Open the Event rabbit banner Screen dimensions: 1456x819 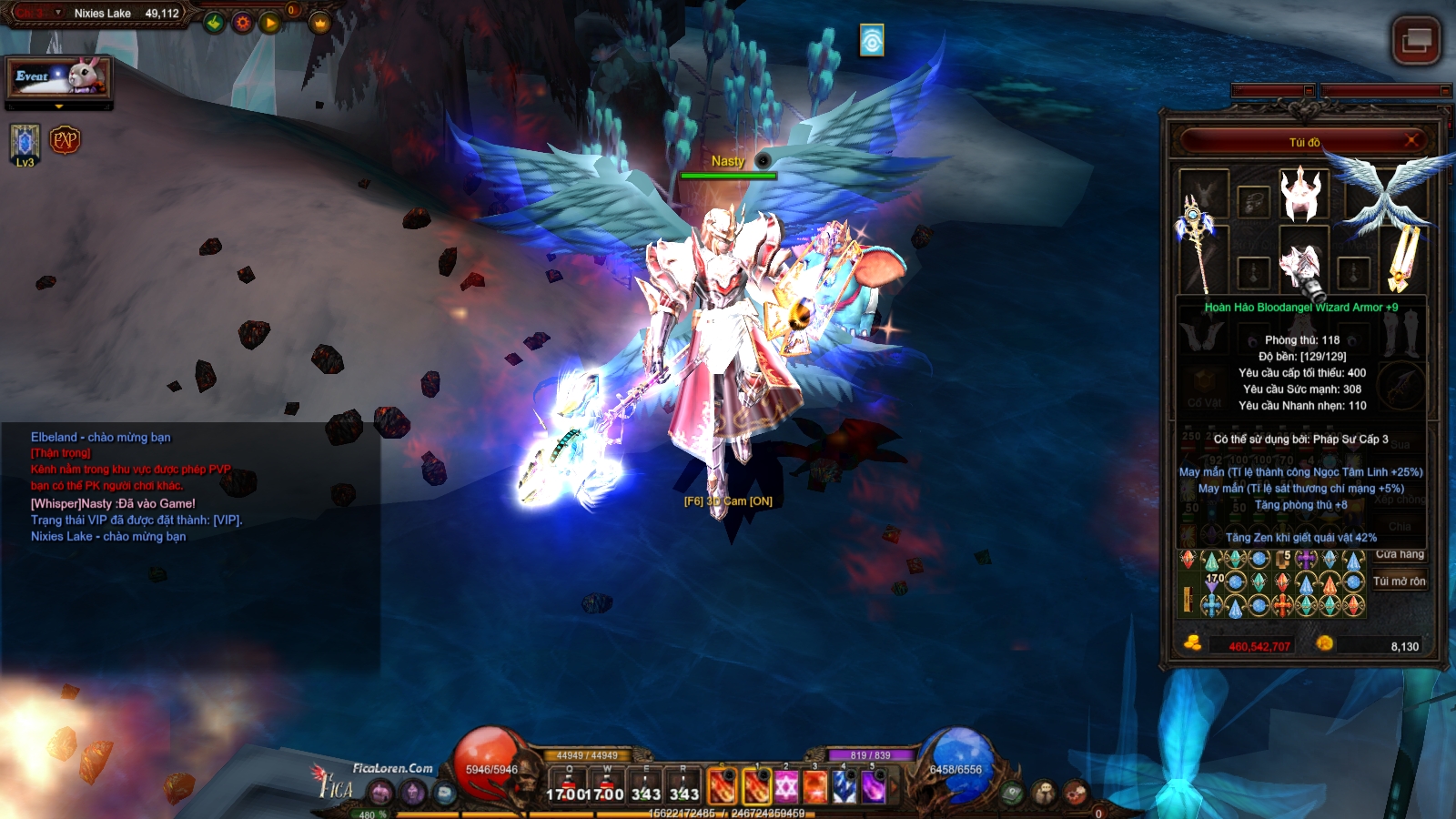coord(59,77)
